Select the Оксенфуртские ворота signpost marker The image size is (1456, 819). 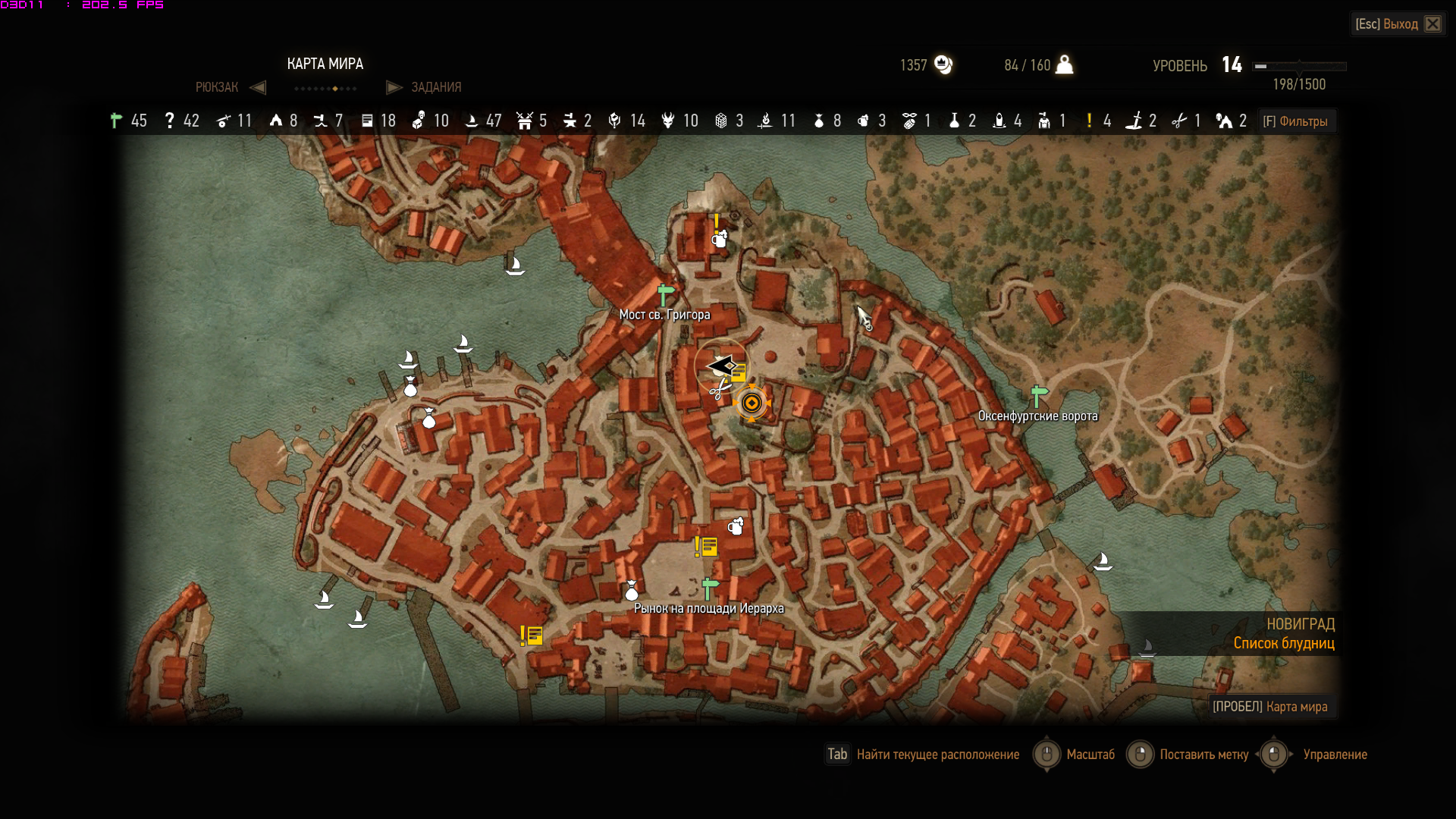(1039, 395)
